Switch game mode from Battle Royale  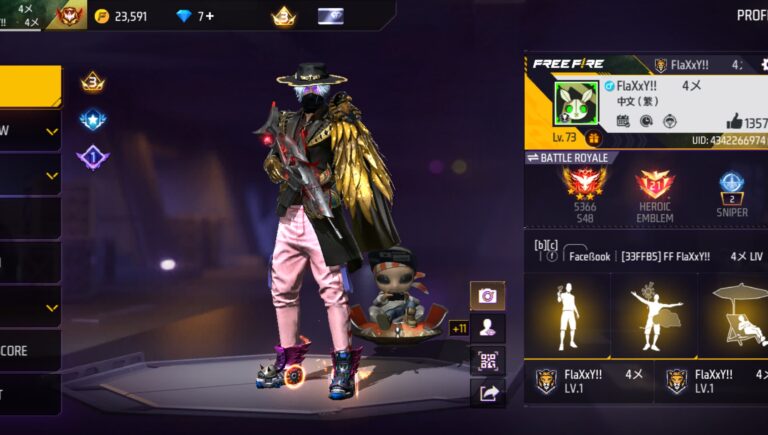coord(568,158)
